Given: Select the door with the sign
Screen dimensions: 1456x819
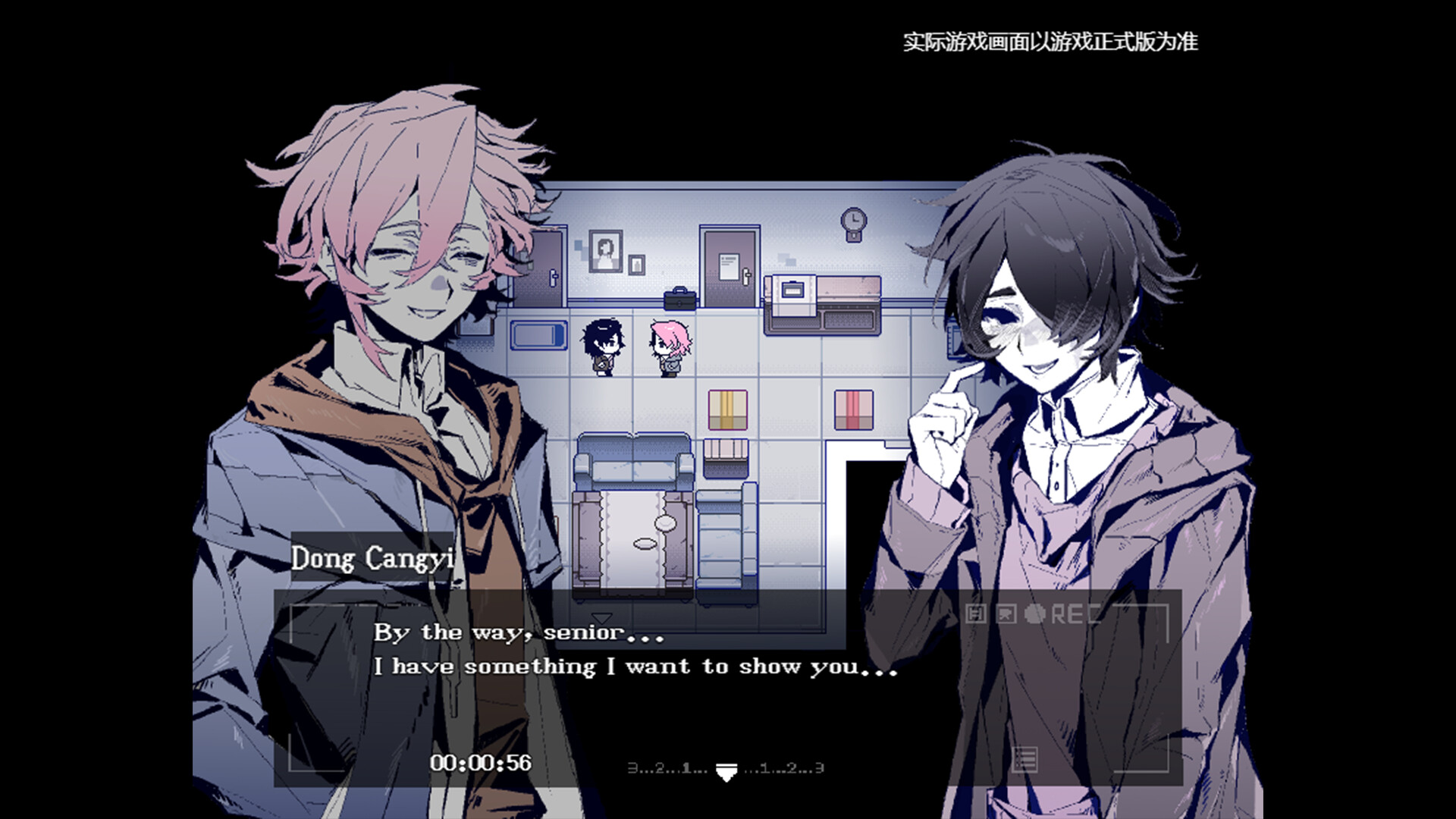Looking at the screenshot, I should click(730, 267).
